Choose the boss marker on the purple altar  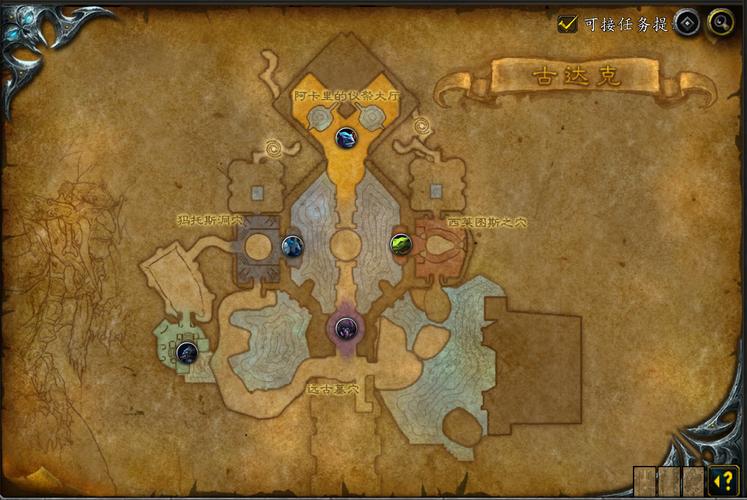(x=346, y=327)
